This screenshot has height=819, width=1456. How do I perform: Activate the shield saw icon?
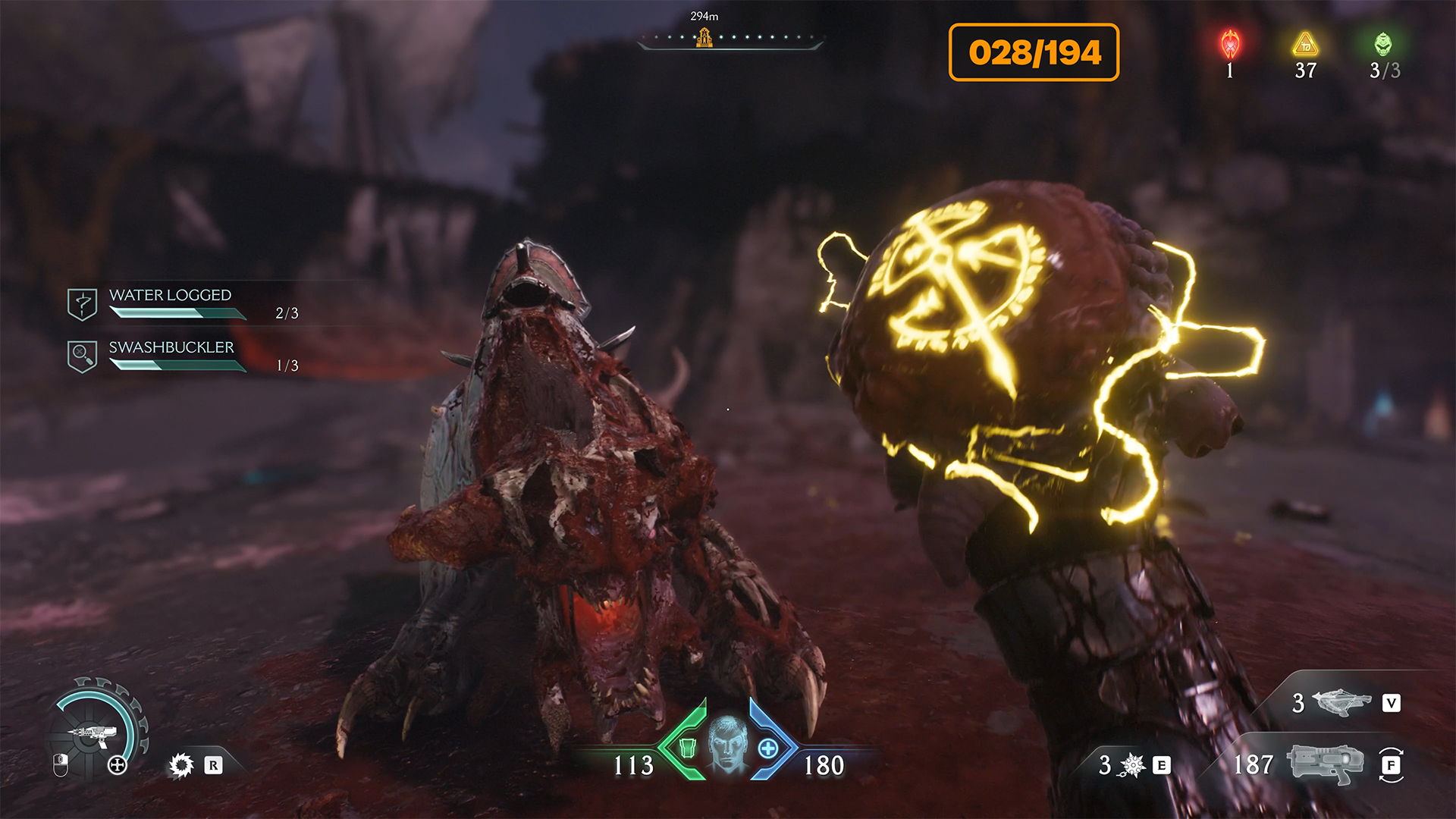point(181,765)
